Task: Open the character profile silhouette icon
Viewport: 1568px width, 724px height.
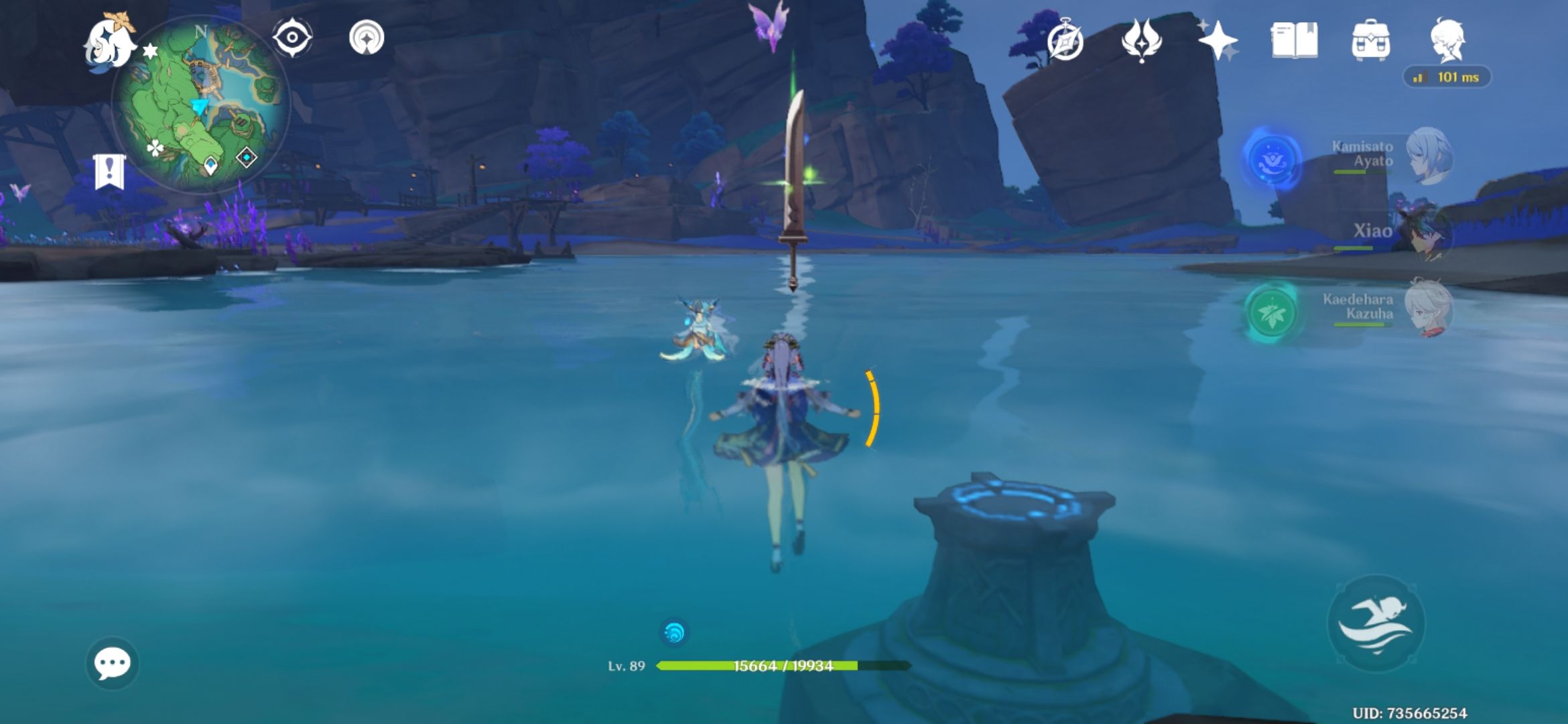Action: 1448,40
